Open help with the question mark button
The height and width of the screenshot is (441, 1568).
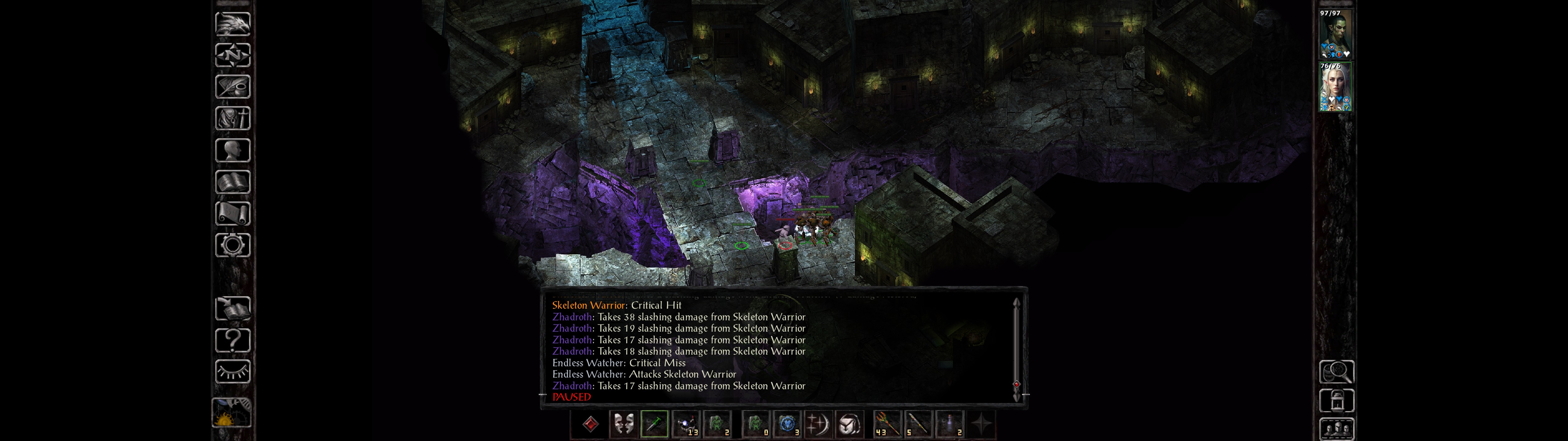click(232, 340)
